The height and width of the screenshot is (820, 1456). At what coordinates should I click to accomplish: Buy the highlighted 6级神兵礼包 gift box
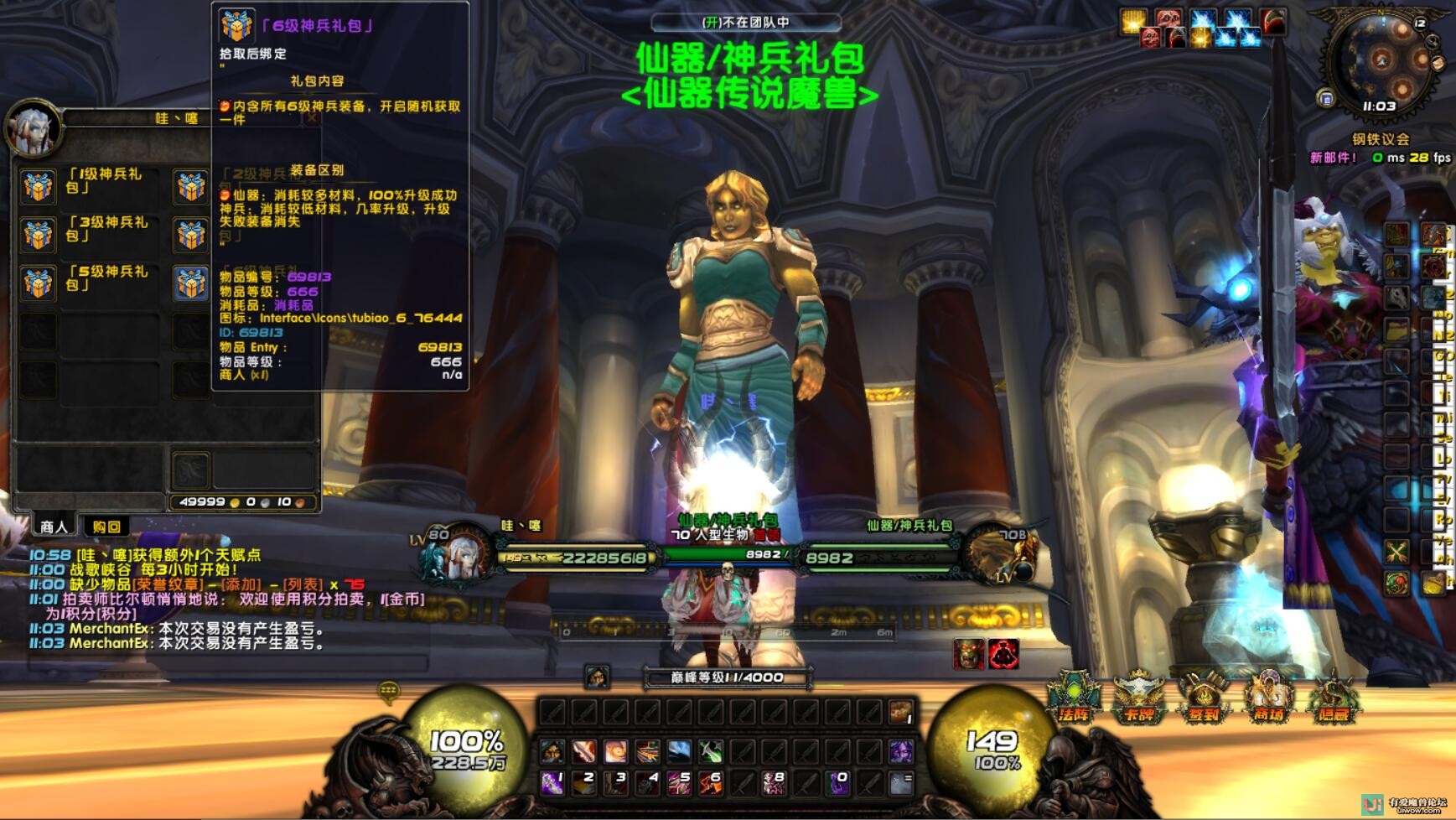(191, 283)
